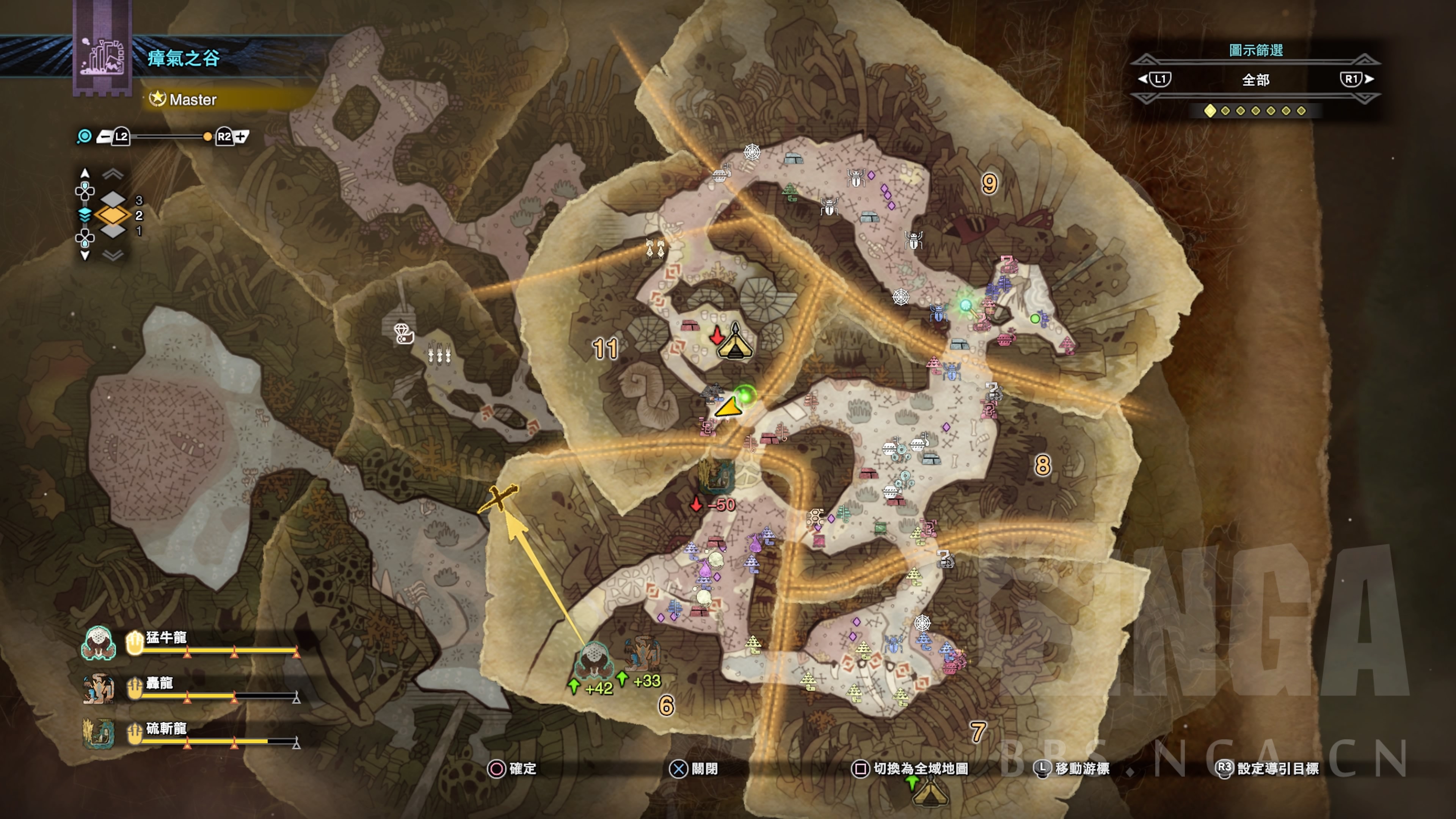This screenshot has height=819, width=1456.
Task: Select 猛牛龍 in the monster list
Action: point(166,638)
